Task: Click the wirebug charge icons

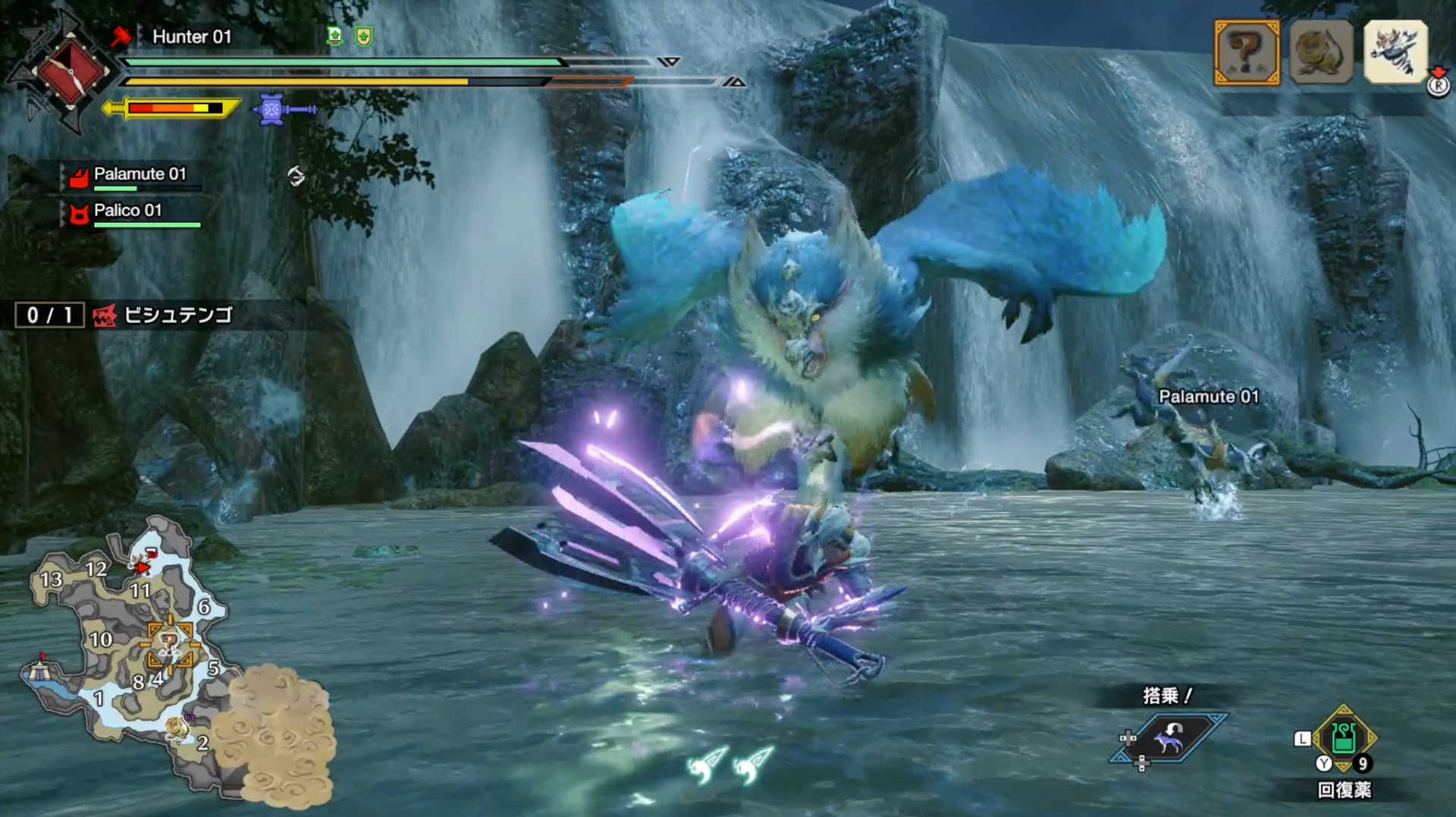Action: coord(730,765)
